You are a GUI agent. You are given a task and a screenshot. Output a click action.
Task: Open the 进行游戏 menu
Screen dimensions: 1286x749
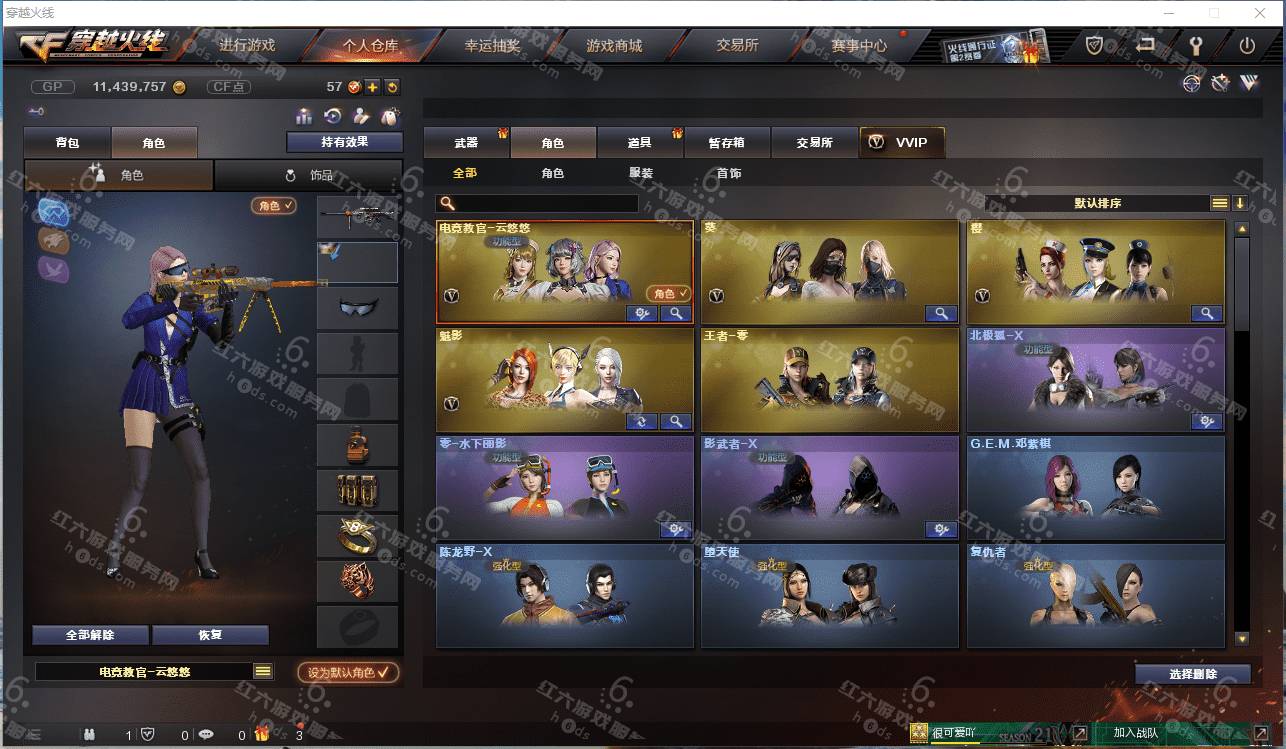[247, 45]
